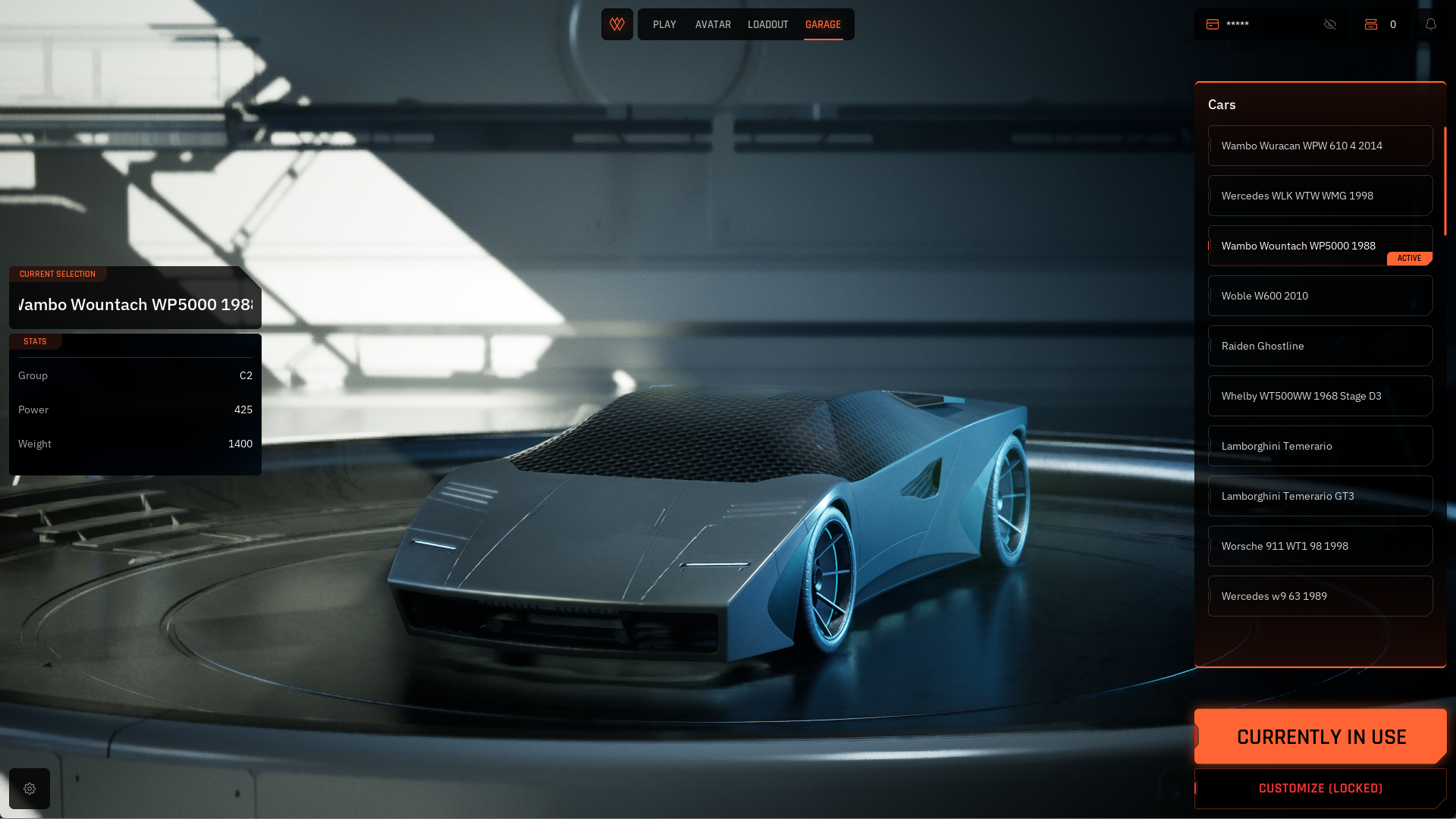The width and height of the screenshot is (1456, 819).
Task: Toggle hidden balance visibility eye icon
Action: click(x=1330, y=24)
